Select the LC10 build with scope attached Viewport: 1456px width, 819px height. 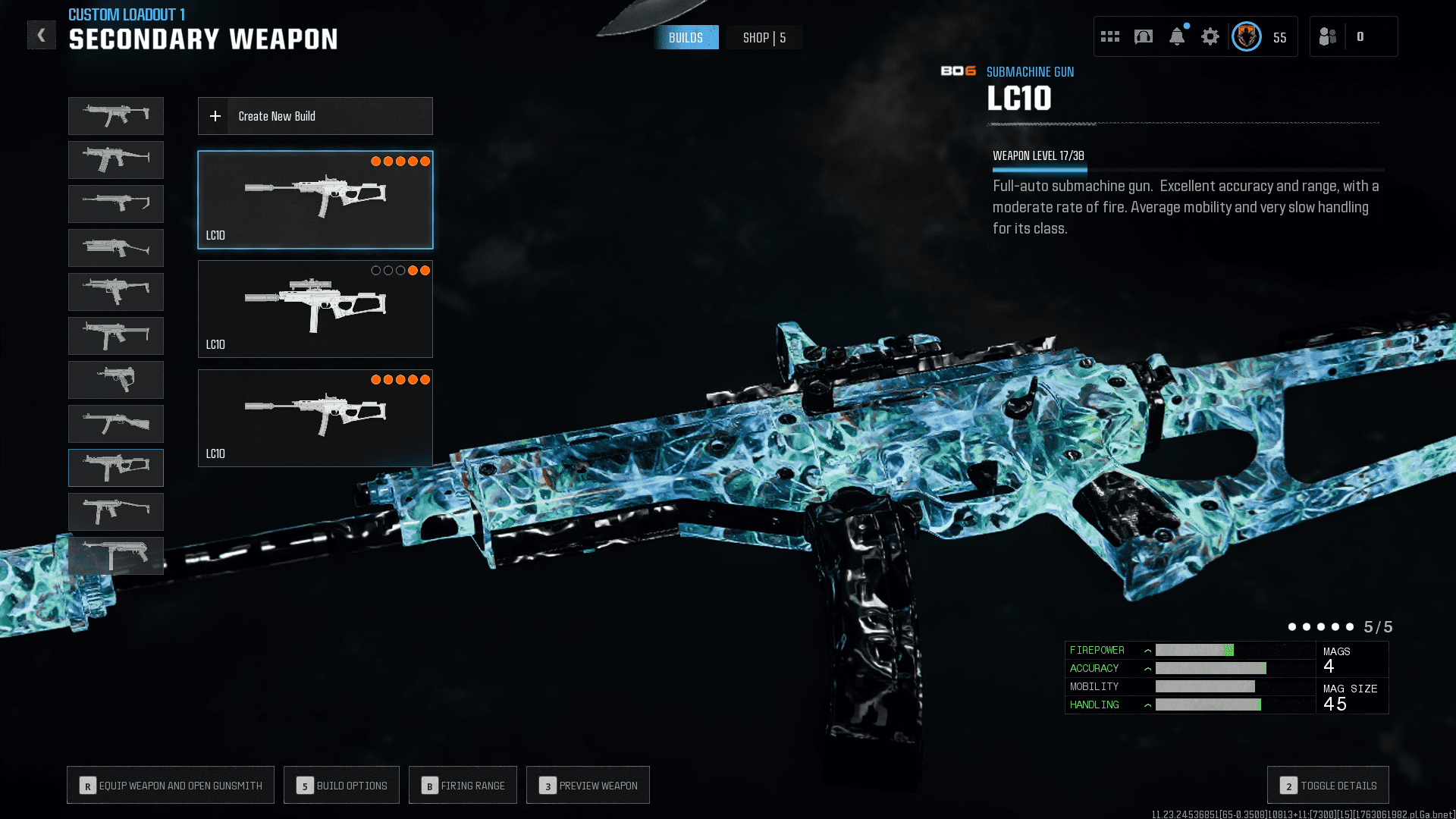coord(315,309)
